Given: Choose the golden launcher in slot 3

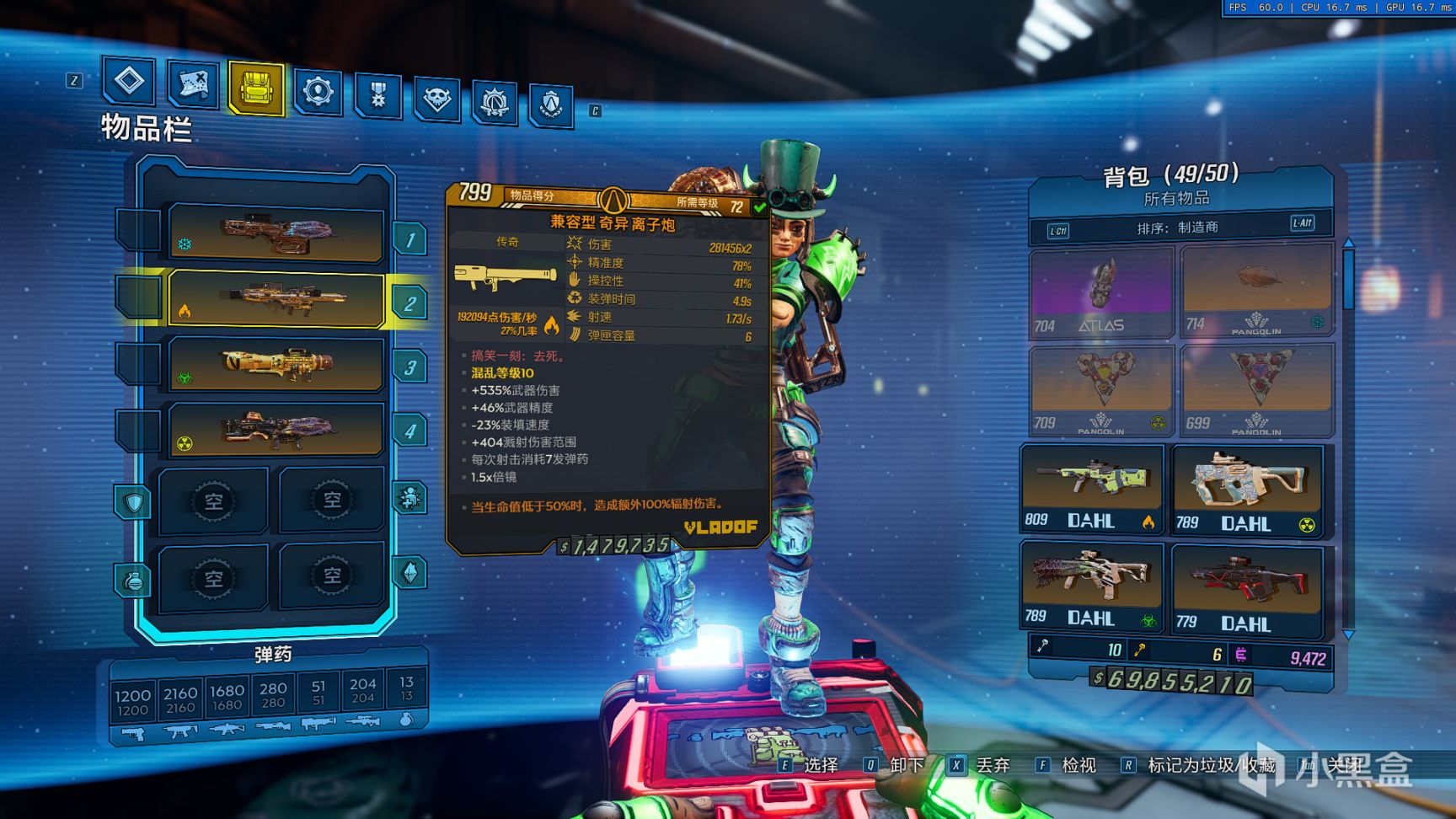Looking at the screenshot, I should tap(276, 364).
